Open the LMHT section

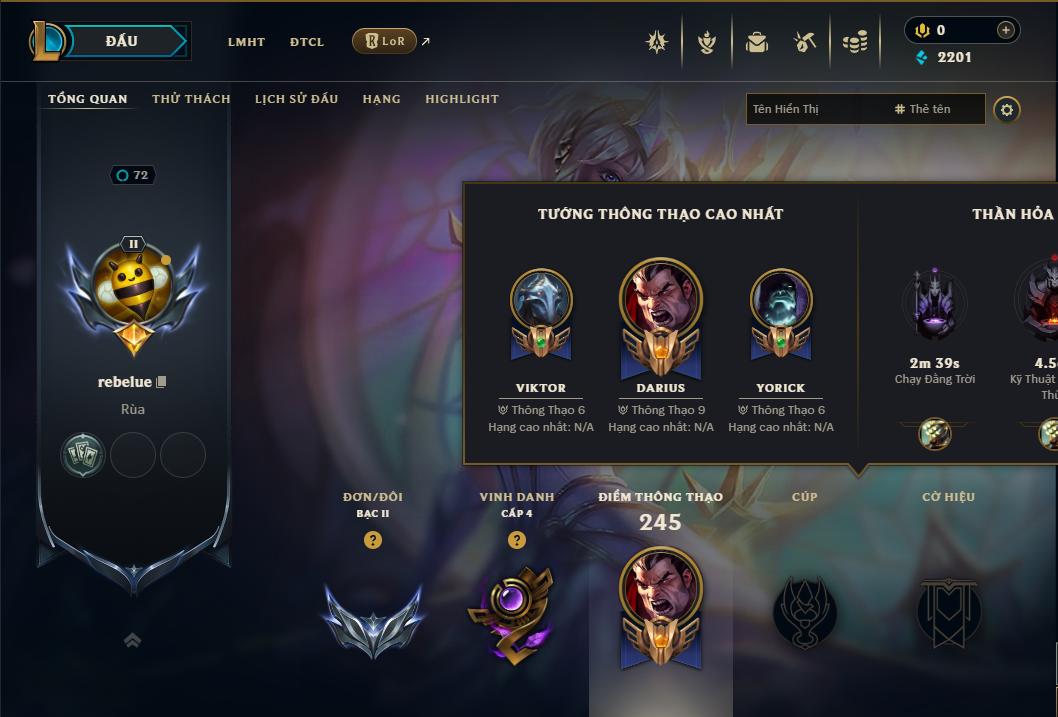click(246, 42)
